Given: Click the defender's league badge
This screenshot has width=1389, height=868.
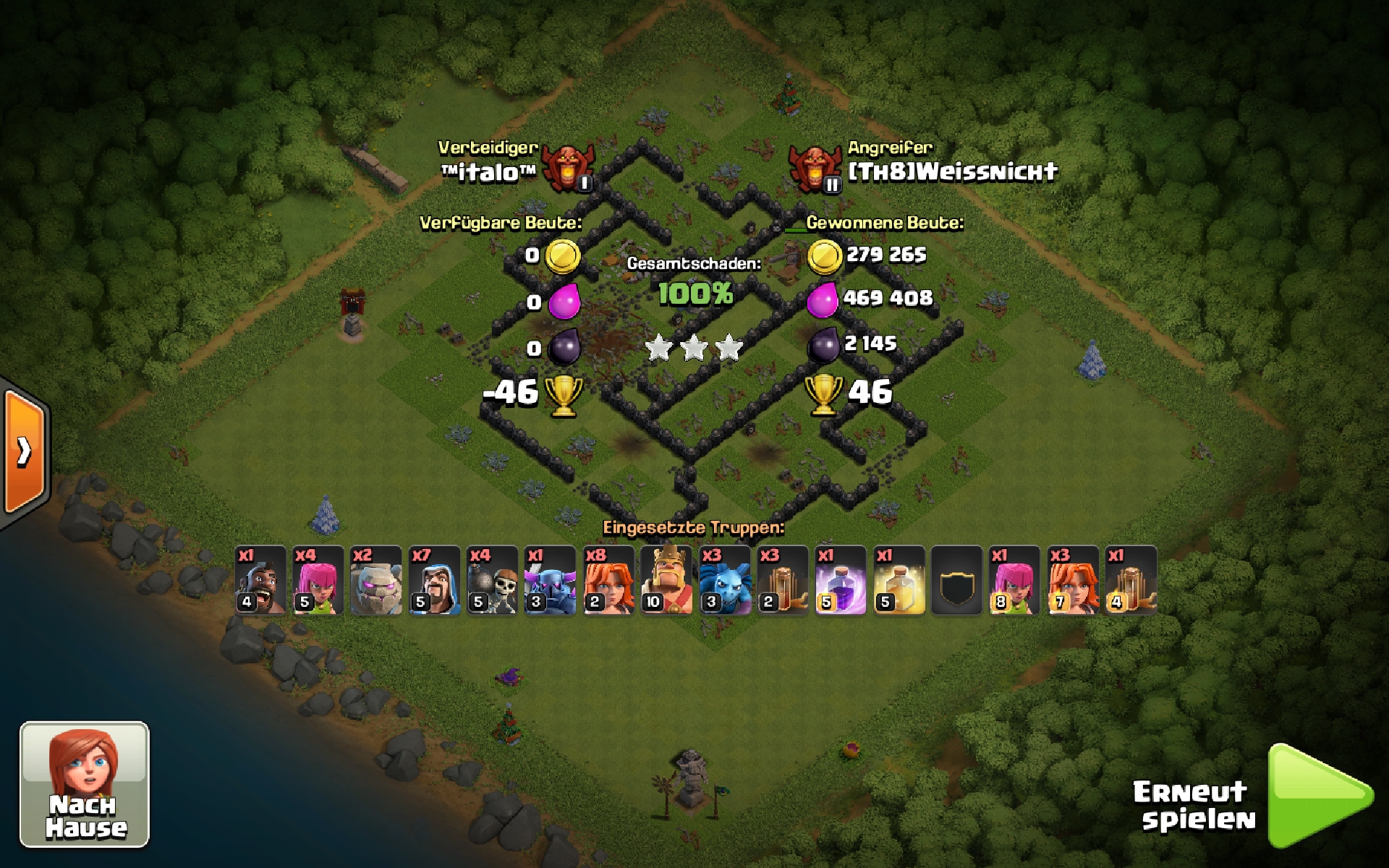Looking at the screenshot, I should point(567,166).
